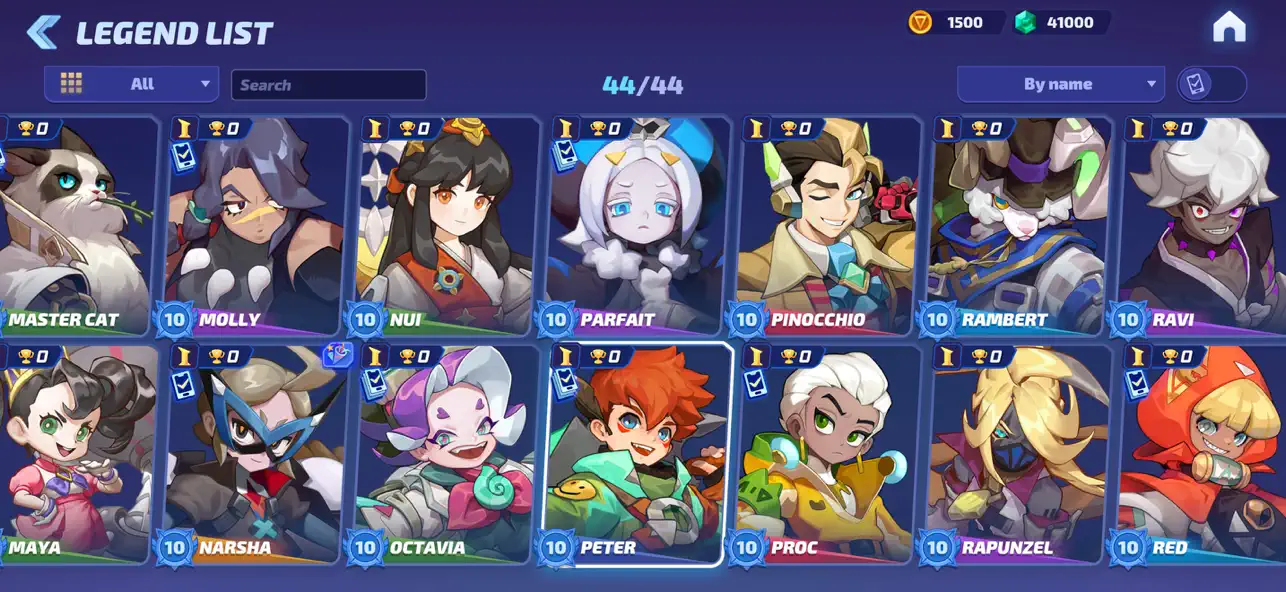Pick the Rapunzel legend card

(x=1018, y=453)
